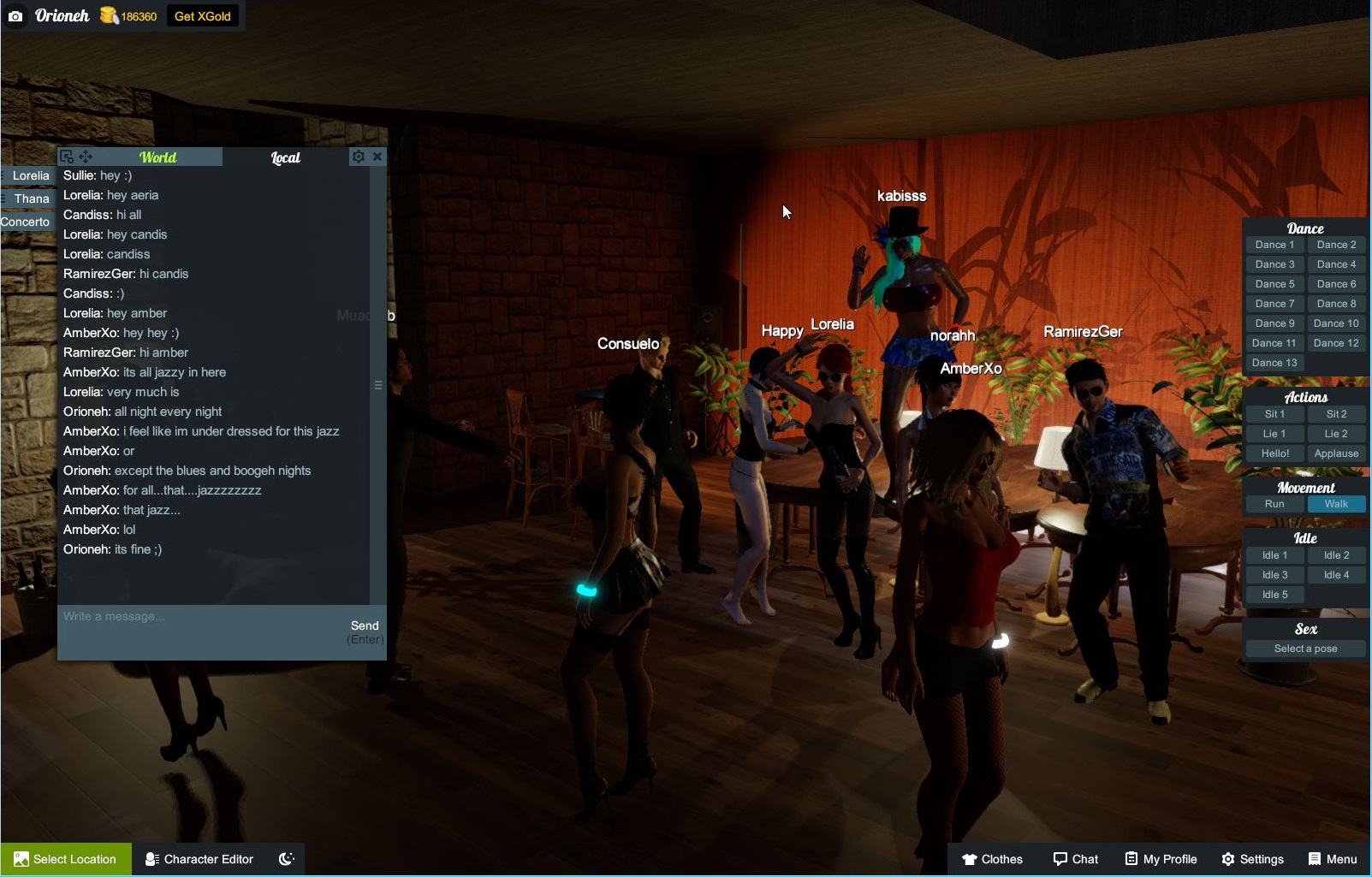This screenshot has width=1372, height=877.
Task: Take a screenshot with the camera icon
Action: point(15,15)
